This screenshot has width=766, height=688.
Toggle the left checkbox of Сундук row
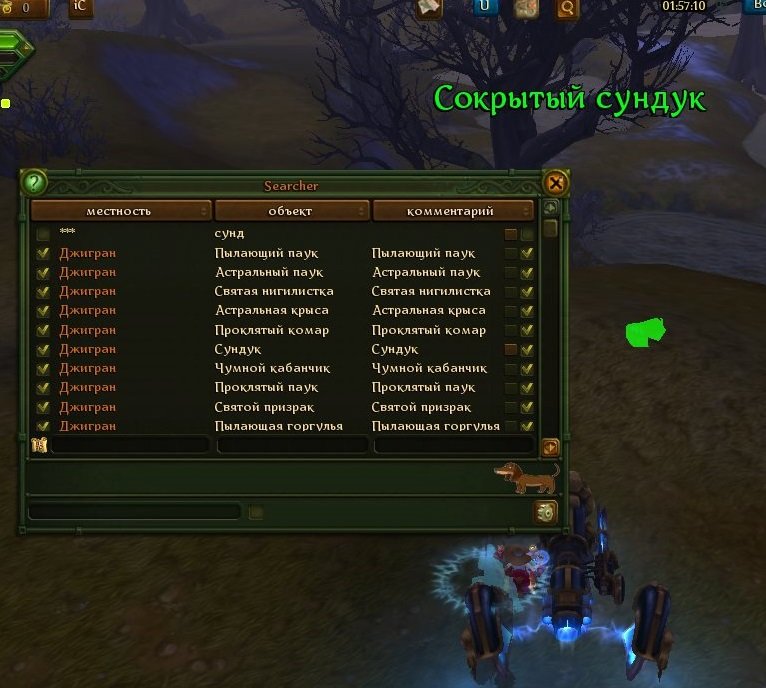click(x=43, y=349)
